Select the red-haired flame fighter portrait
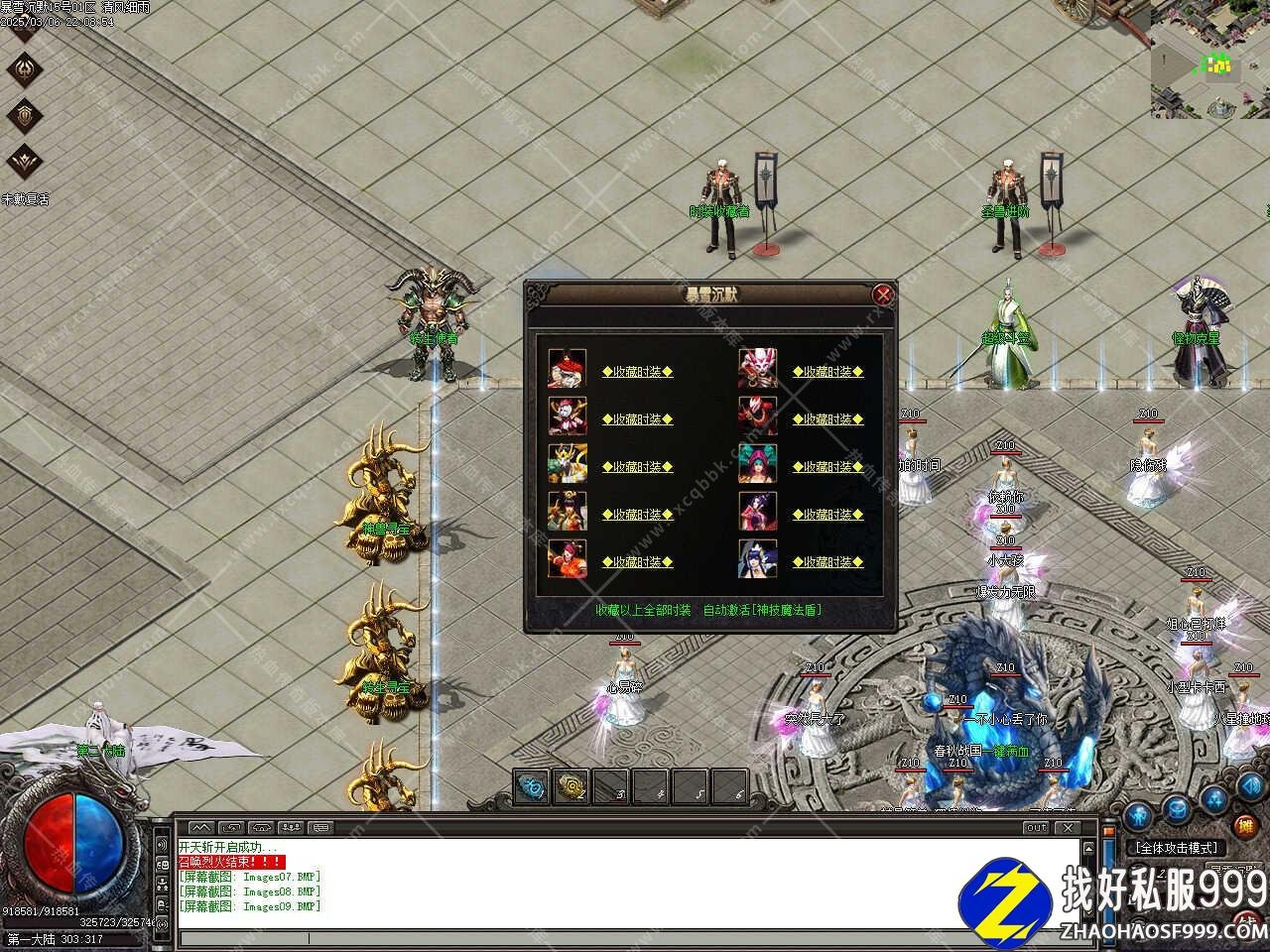 (x=567, y=559)
